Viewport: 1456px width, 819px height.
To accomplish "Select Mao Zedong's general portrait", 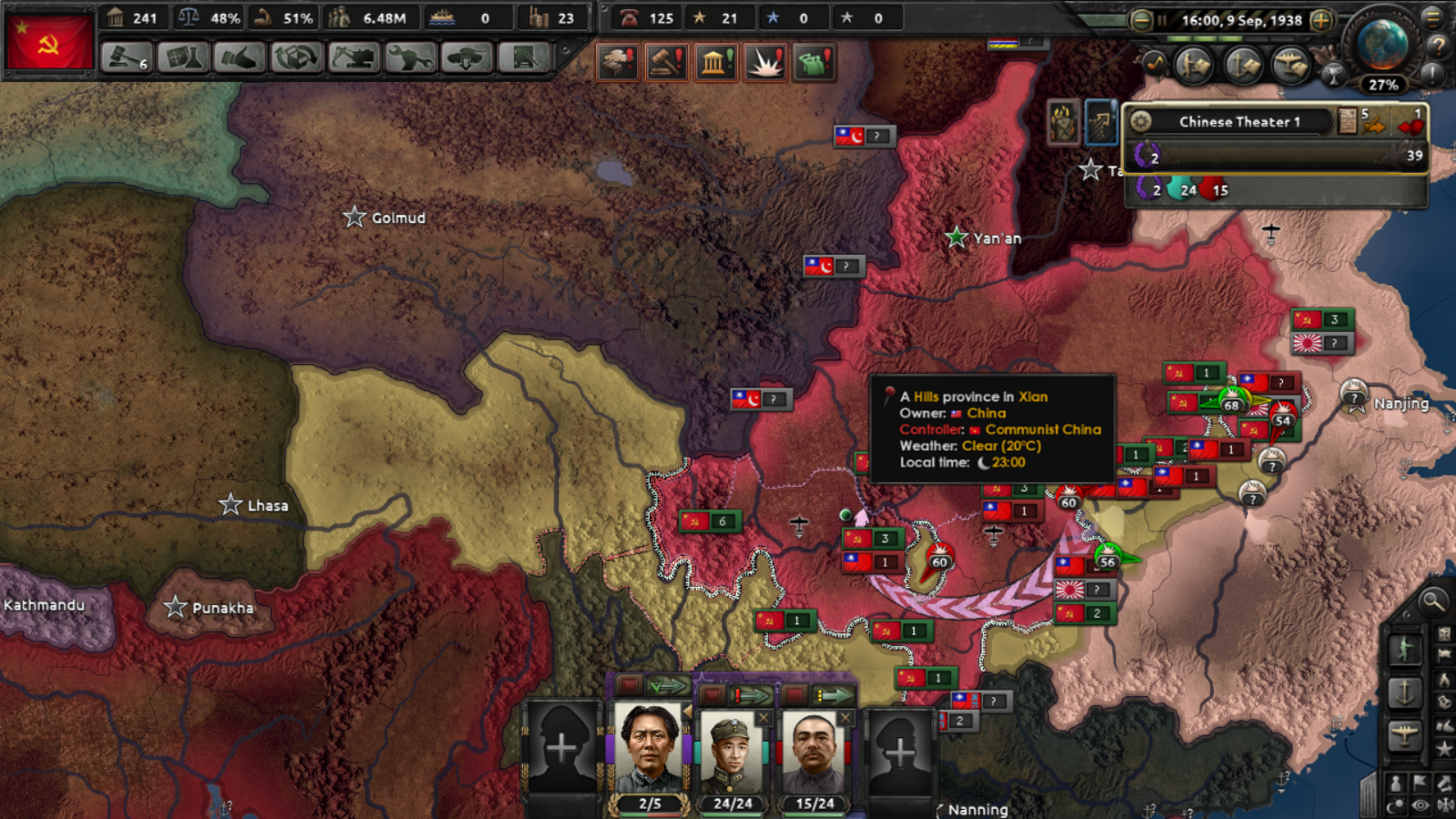I will [x=648, y=746].
